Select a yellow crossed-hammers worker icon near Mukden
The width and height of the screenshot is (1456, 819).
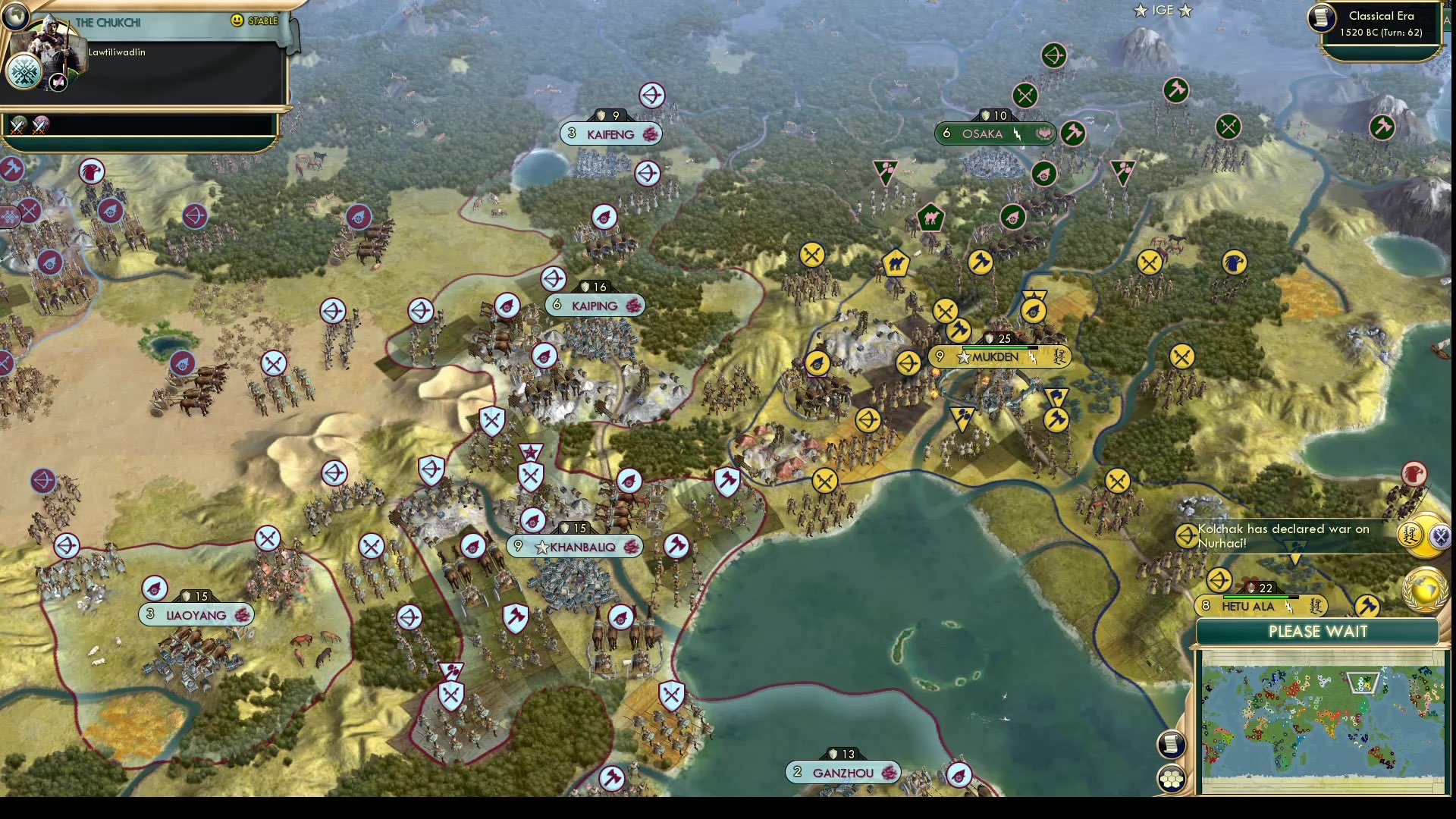tap(947, 311)
